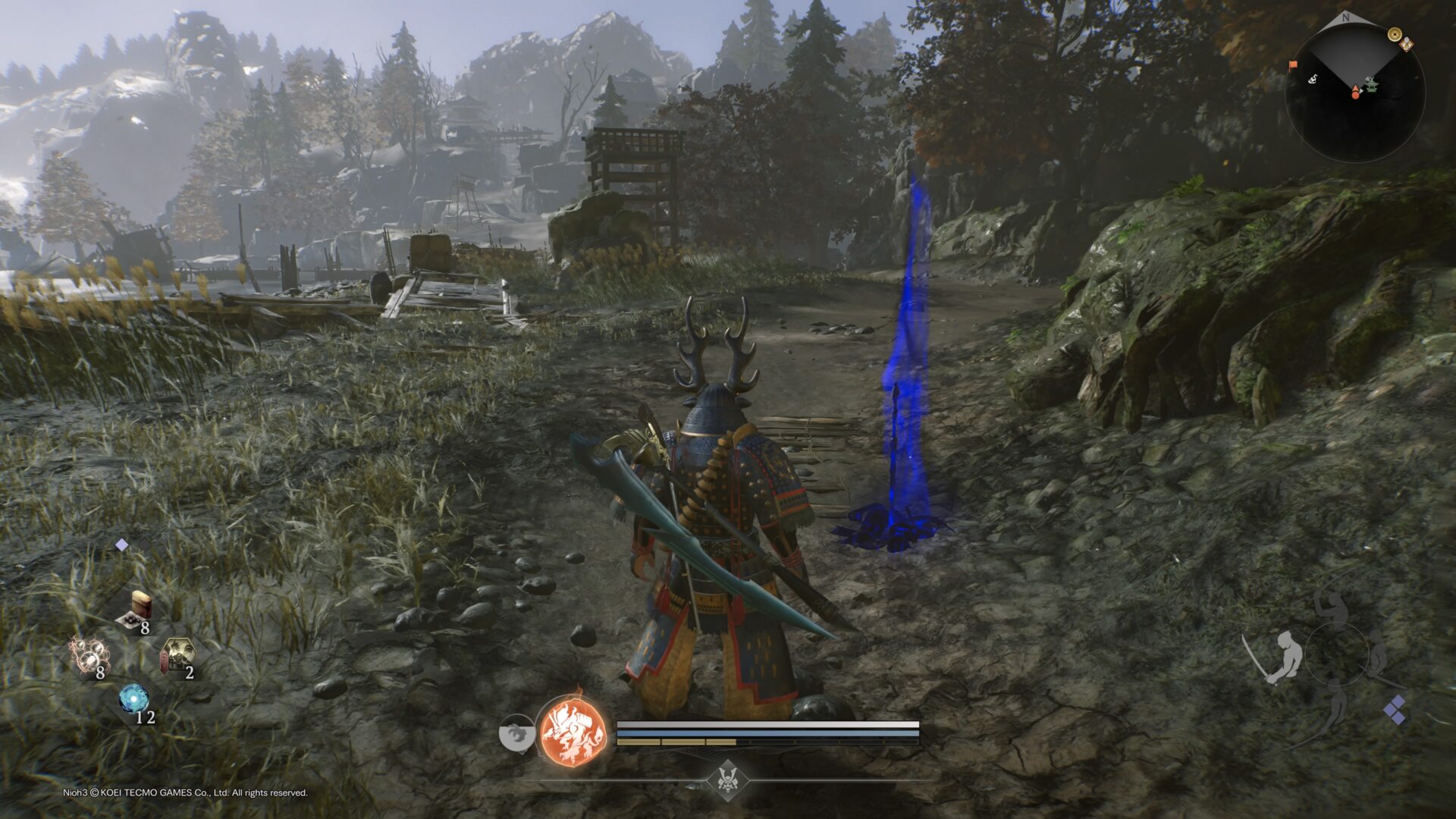Image resolution: width=1456 pixels, height=819 pixels.
Task: Click the orange flag marker on minimap
Action: tap(1293, 65)
